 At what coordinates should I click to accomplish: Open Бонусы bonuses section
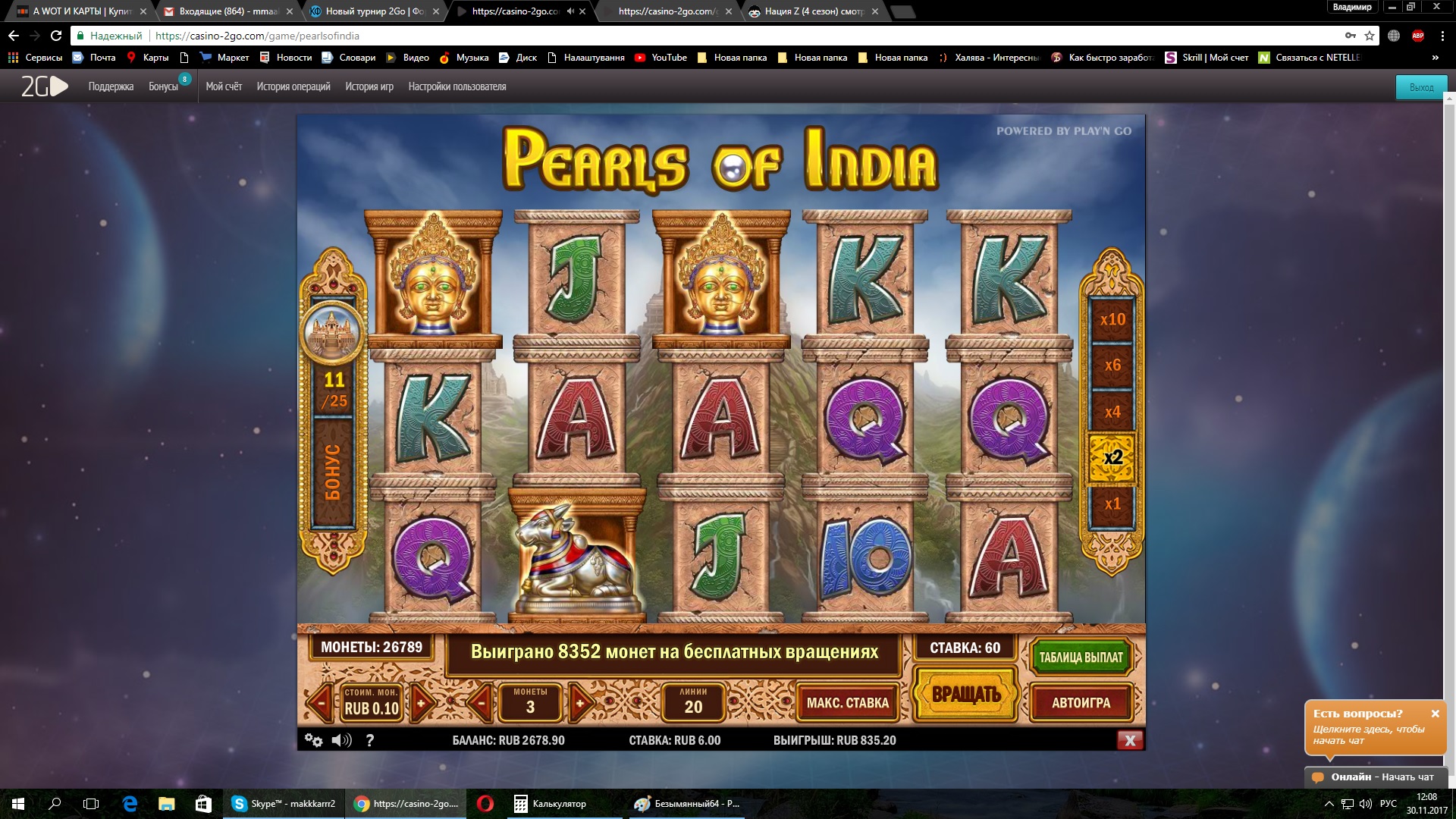(x=163, y=86)
